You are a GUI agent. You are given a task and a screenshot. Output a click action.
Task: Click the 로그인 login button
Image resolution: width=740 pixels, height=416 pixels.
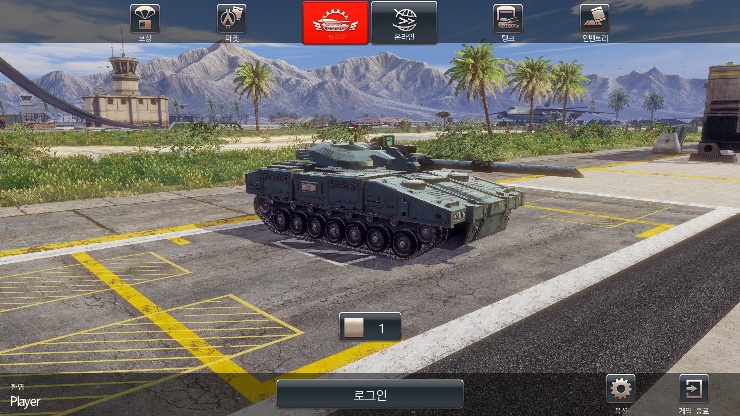(x=370, y=394)
